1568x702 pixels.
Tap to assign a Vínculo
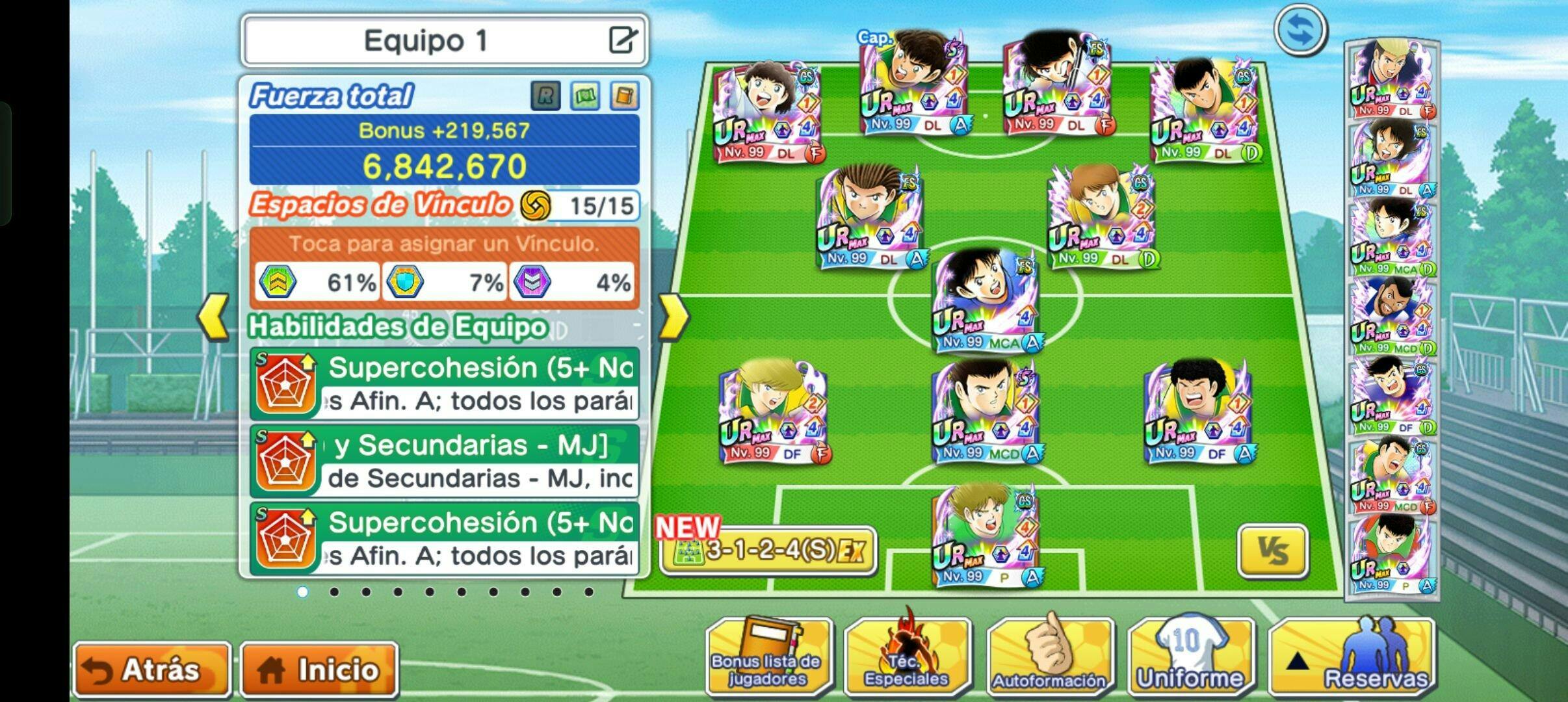point(444,244)
